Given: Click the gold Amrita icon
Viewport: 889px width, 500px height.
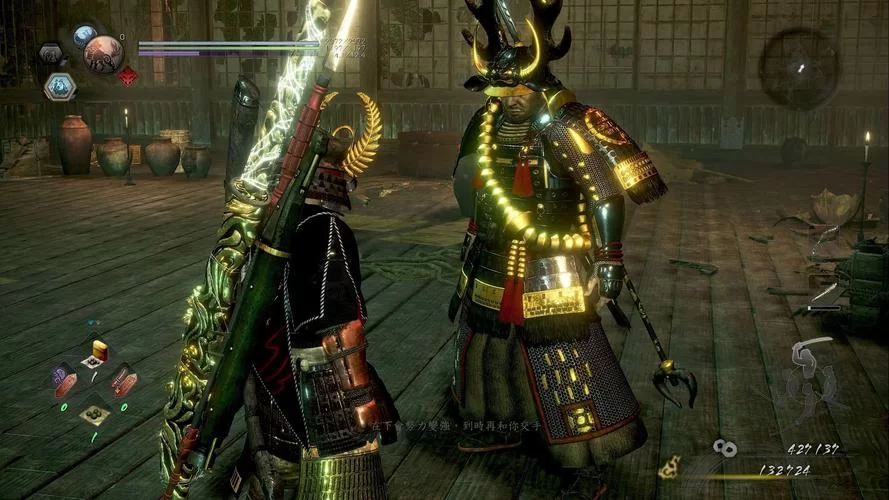Looking at the screenshot, I should (670, 467).
